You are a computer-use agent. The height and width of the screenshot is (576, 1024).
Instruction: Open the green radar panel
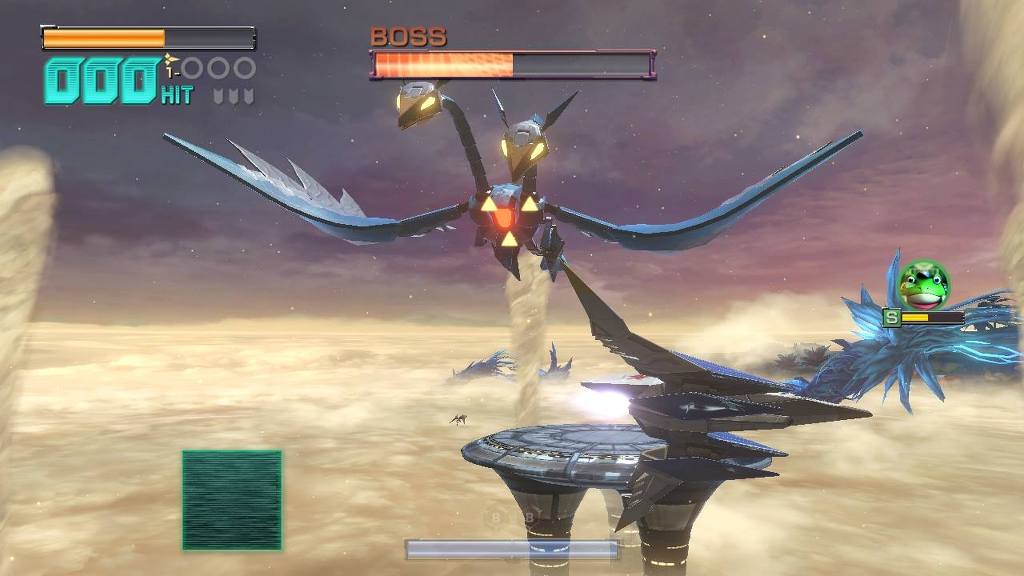coord(232,500)
